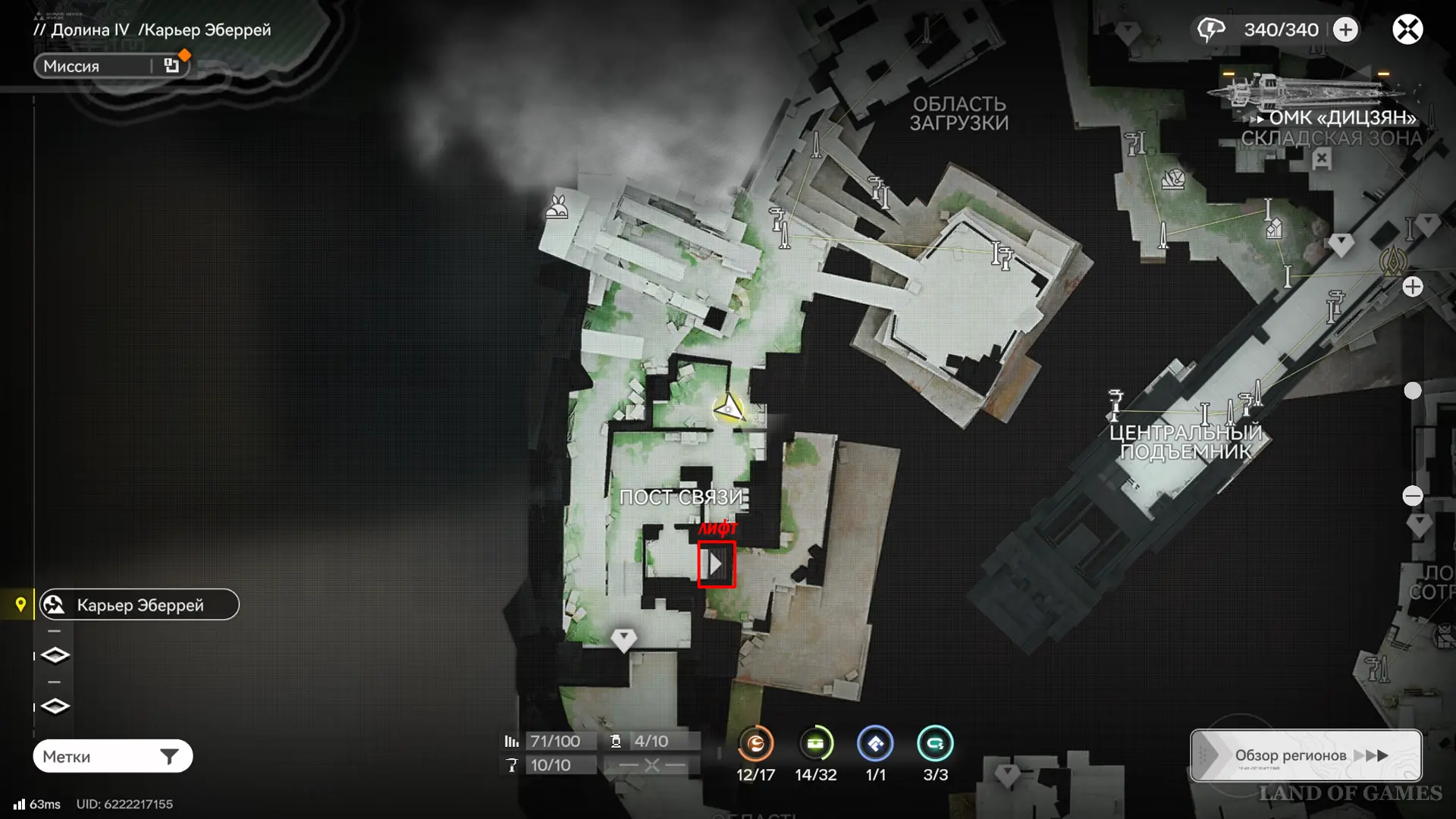Screen dimensions: 1456x819
Task: Zoom out the map with minus
Action: coord(1413,496)
